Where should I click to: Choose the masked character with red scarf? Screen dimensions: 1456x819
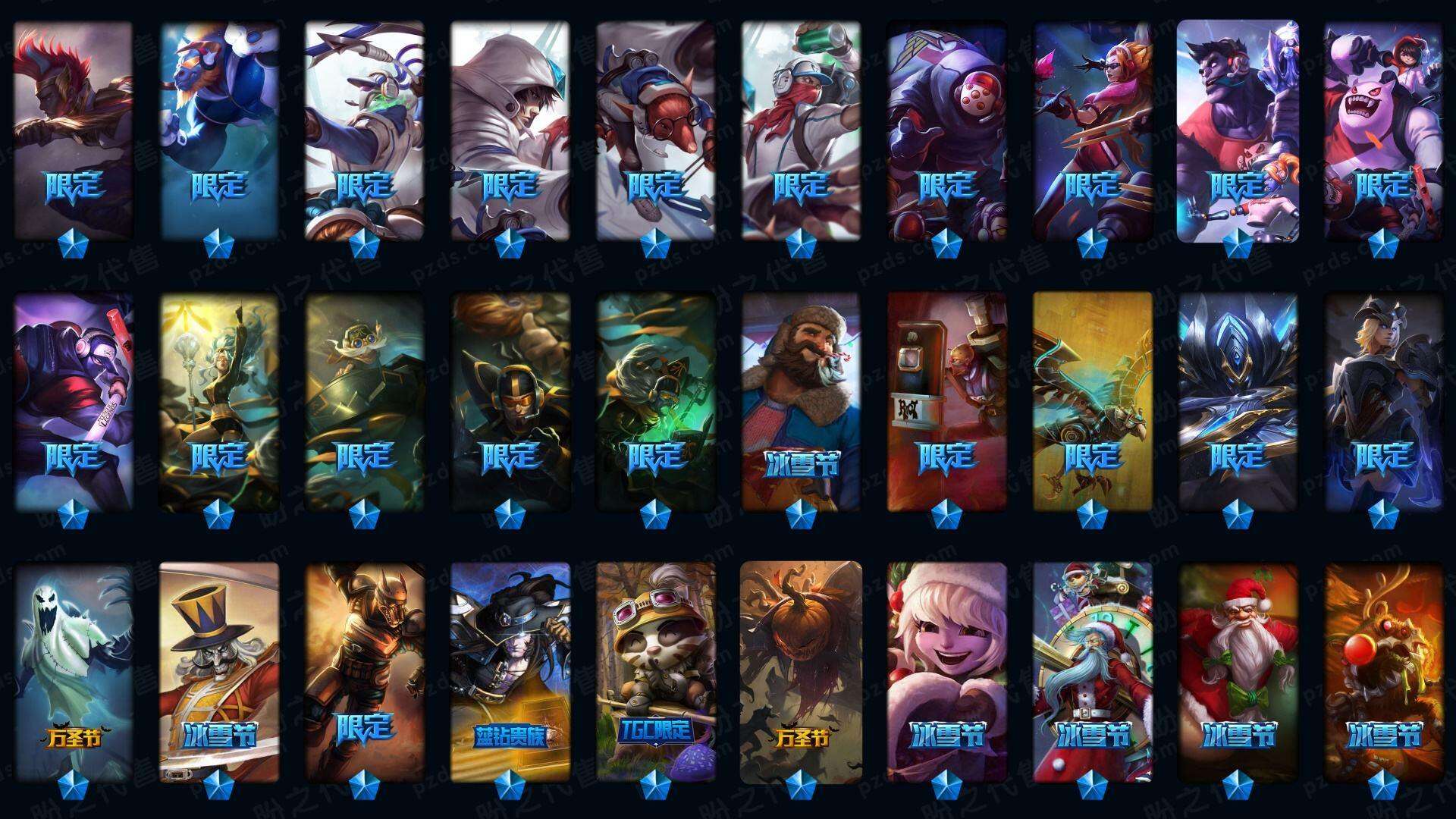click(801, 129)
